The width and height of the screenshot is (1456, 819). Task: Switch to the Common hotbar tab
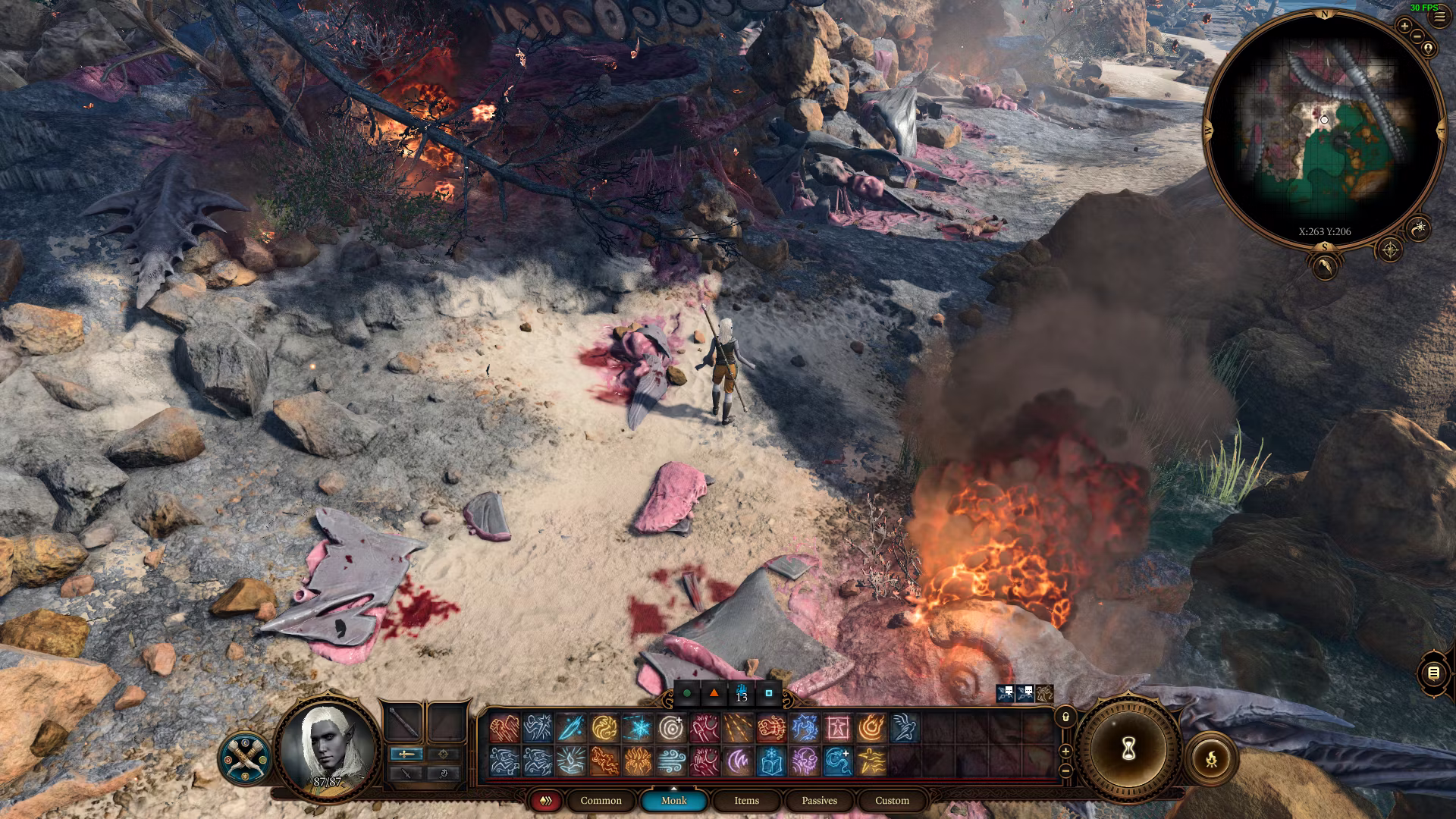click(x=601, y=800)
